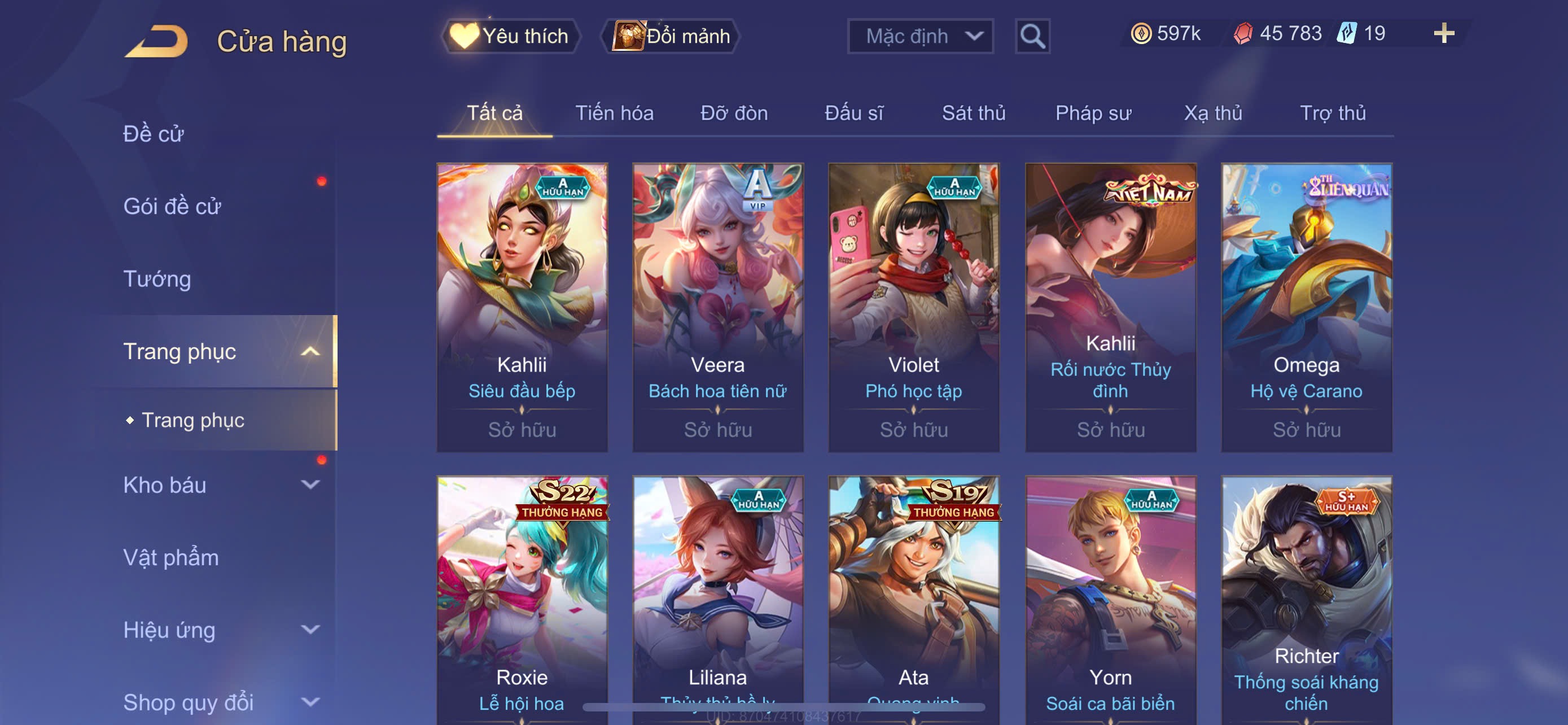This screenshot has height=725, width=1568.
Task: Pick Richter Thống soái kháng chiến skin card
Action: [1306, 600]
